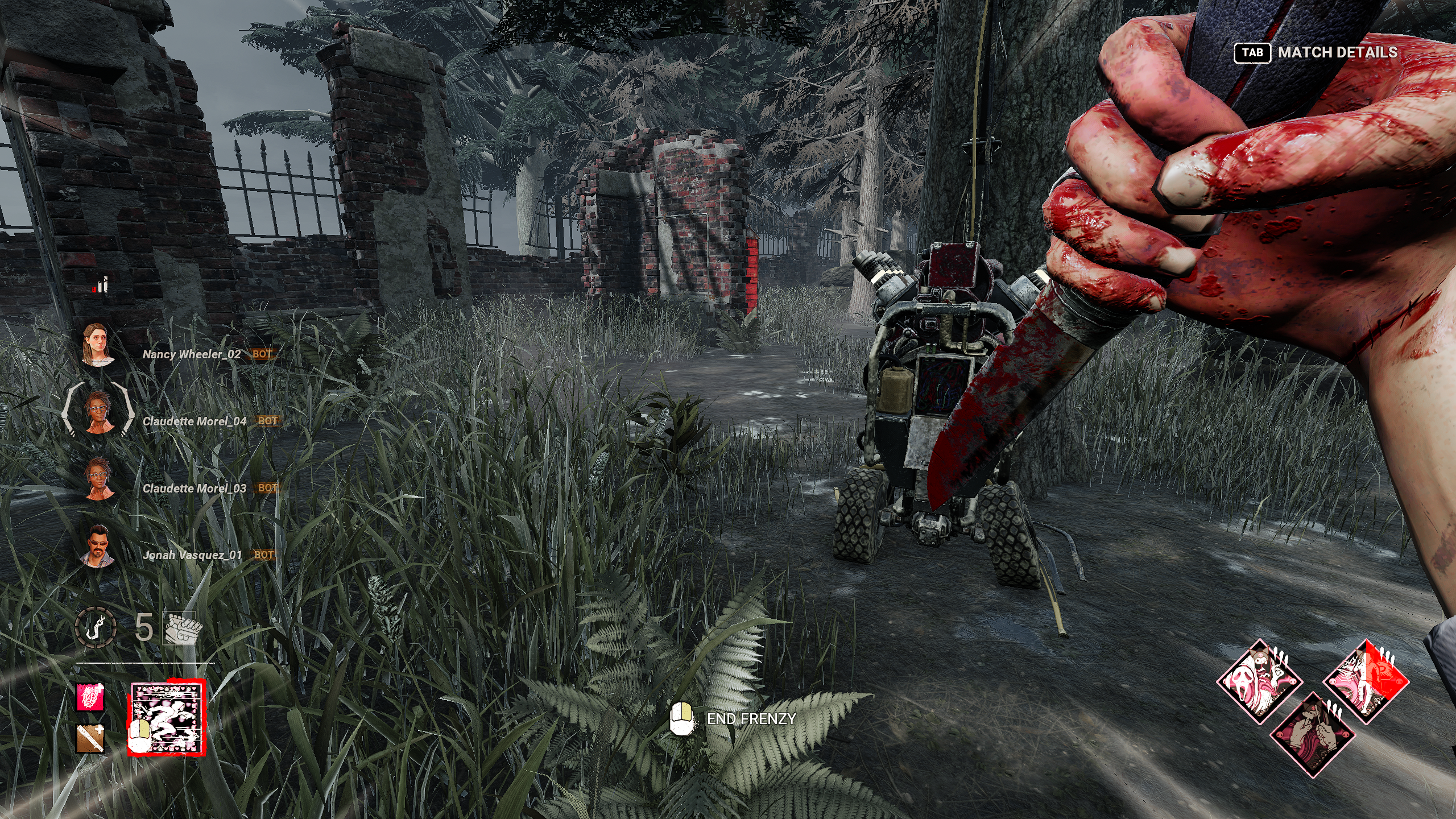
Task: Click the connection signal bars indicator
Action: coord(101,285)
